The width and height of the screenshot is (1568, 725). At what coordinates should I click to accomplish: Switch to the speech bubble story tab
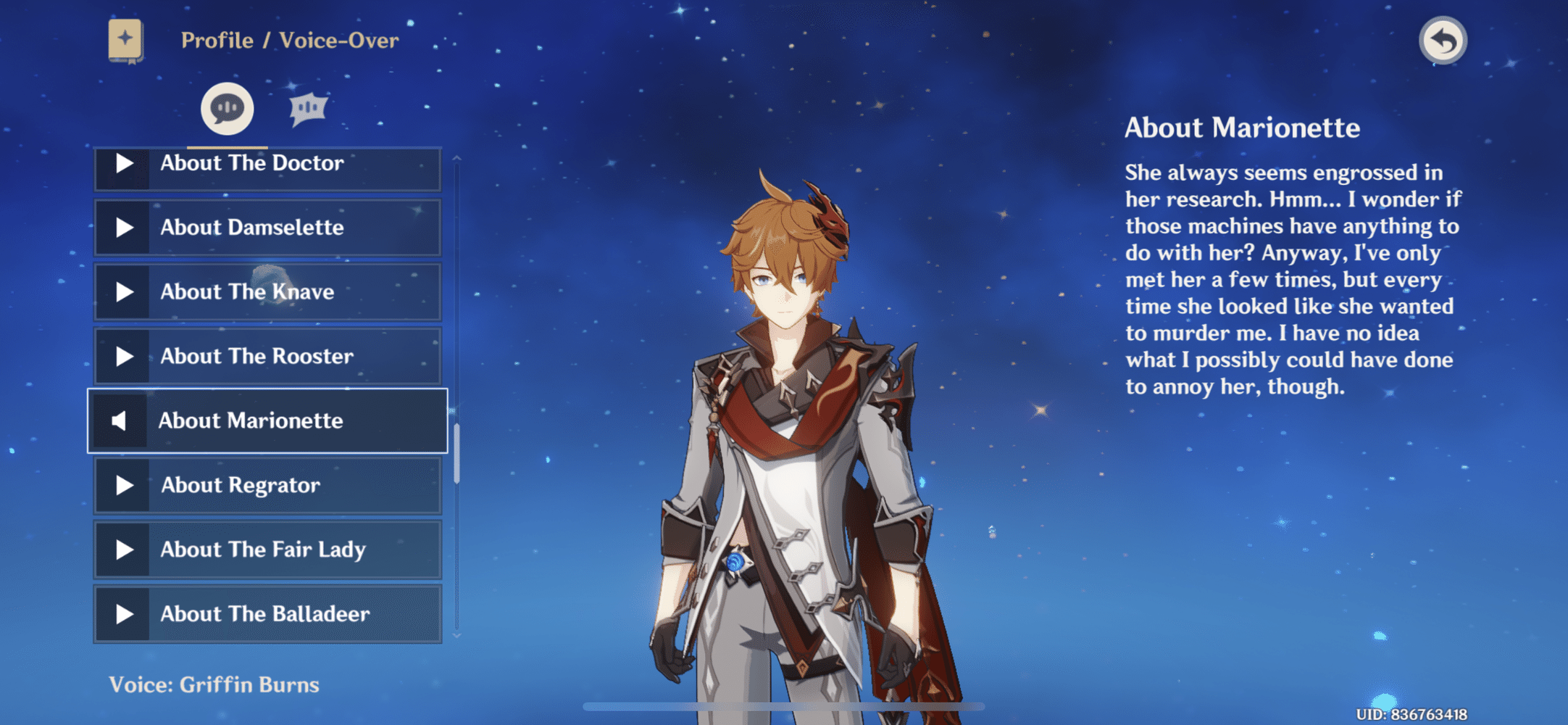pos(228,109)
